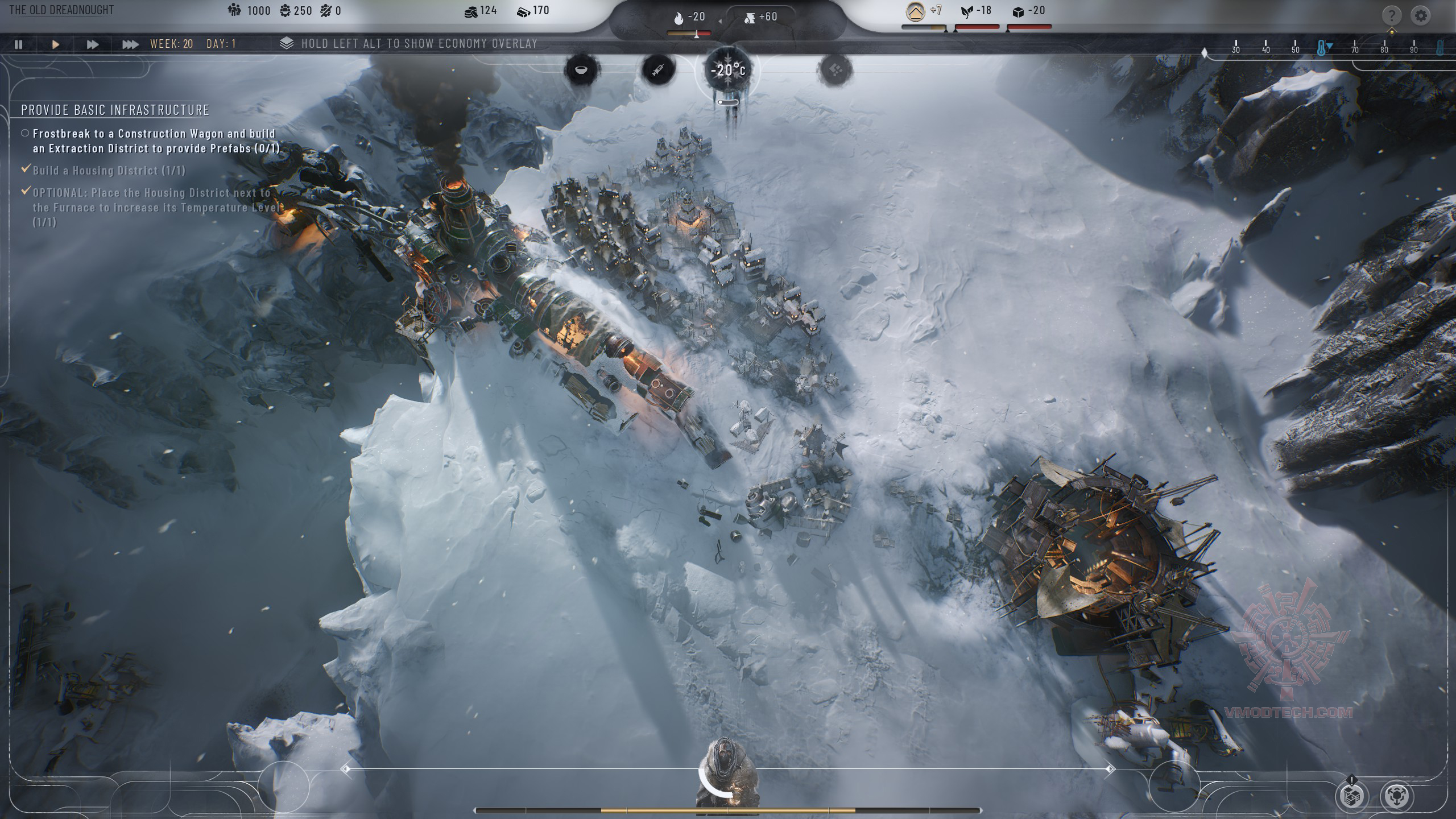Set the game to normal play speed

tap(56, 44)
